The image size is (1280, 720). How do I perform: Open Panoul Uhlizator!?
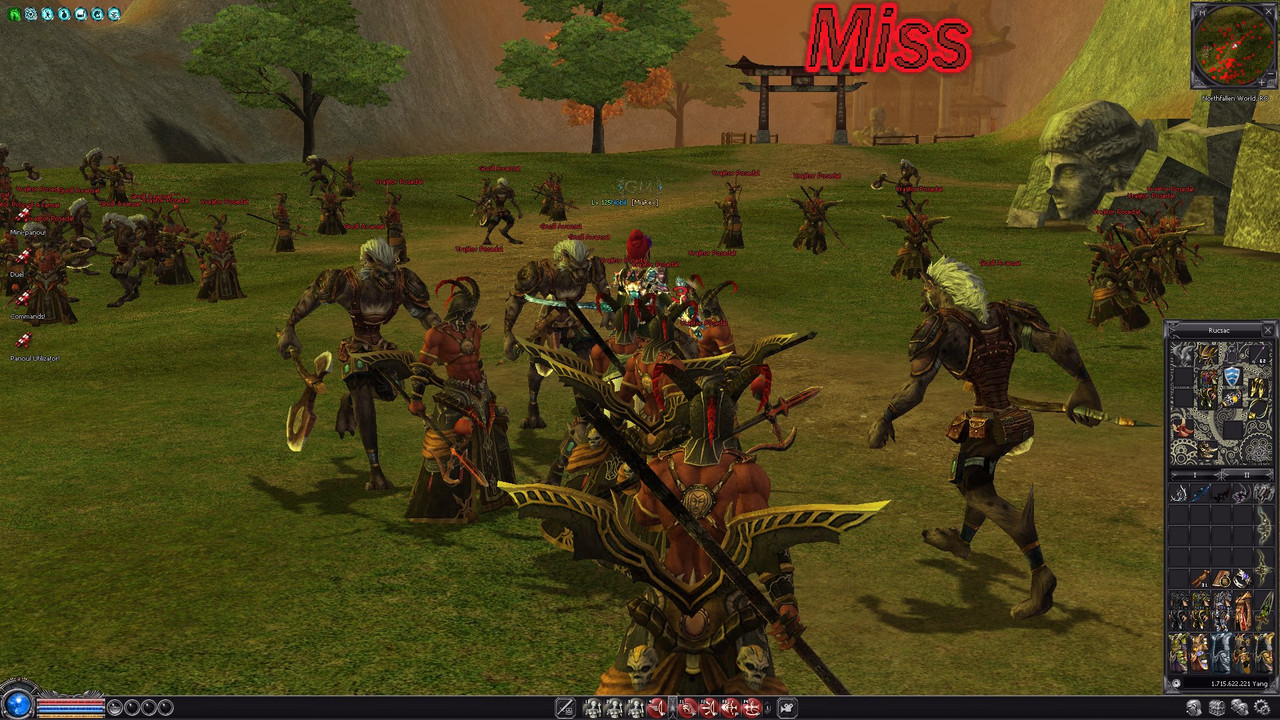tap(35, 357)
